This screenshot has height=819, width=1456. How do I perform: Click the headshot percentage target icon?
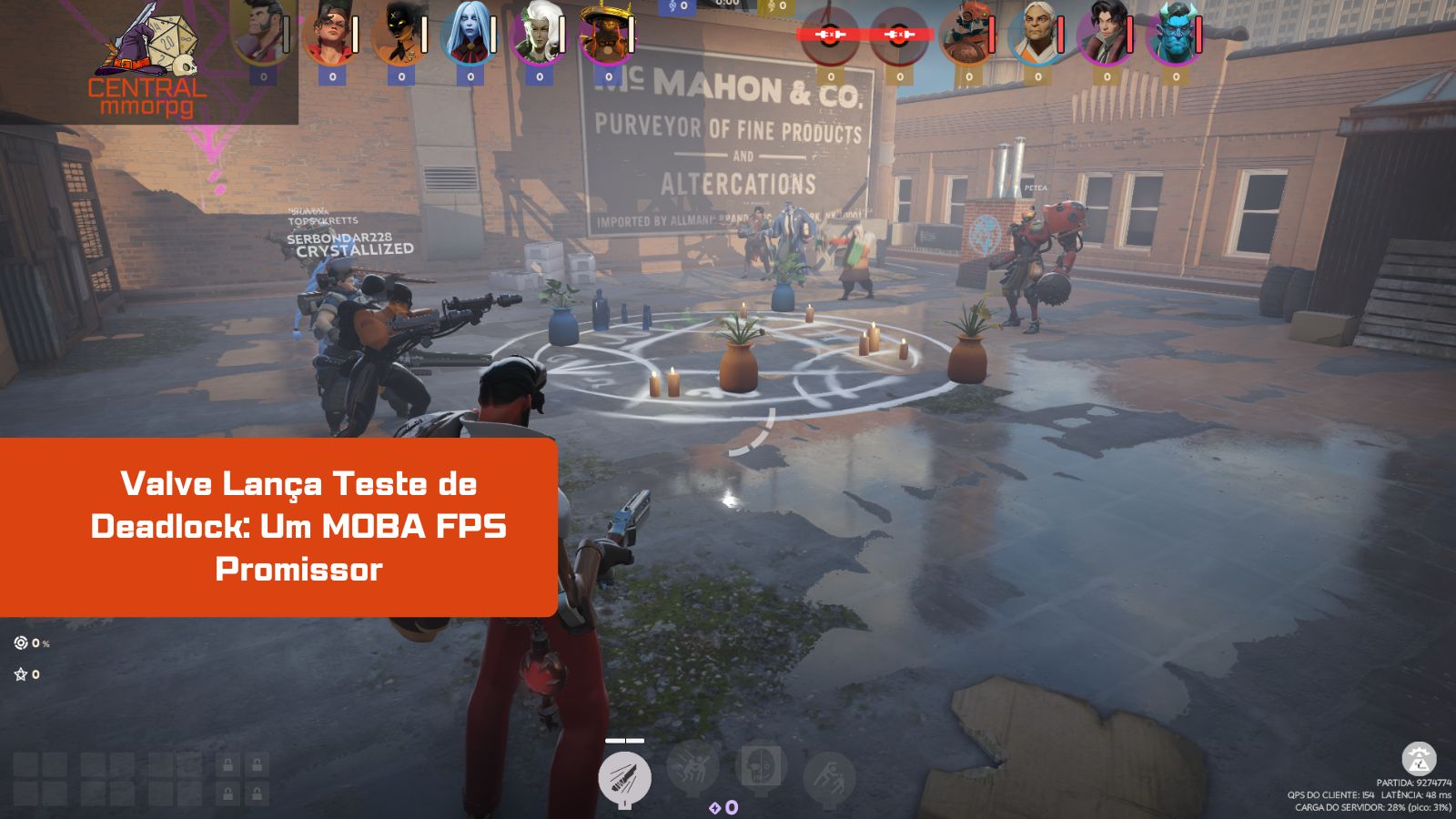click(19, 644)
